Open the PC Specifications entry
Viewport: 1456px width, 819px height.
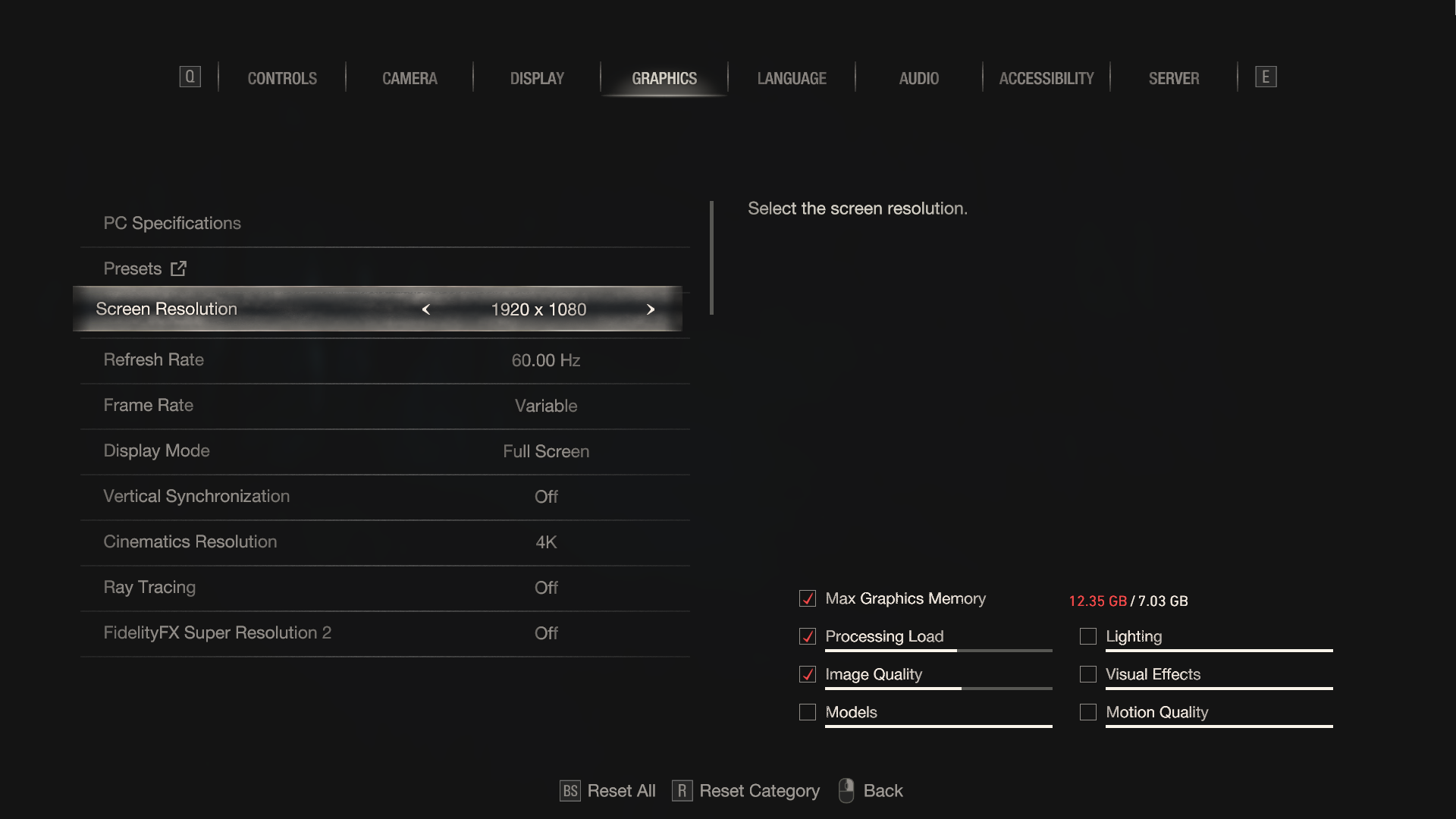click(x=172, y=223)
